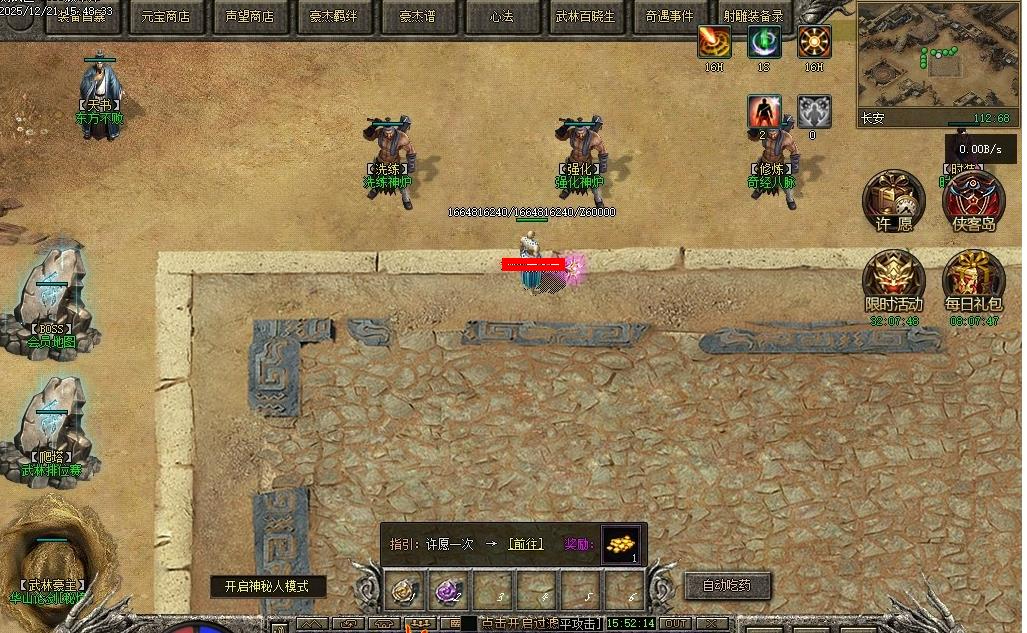The height and width of the screenshot is (633, 1027).
Task: Click the 前往 link in the guide panel
Action: click(526, 544)
